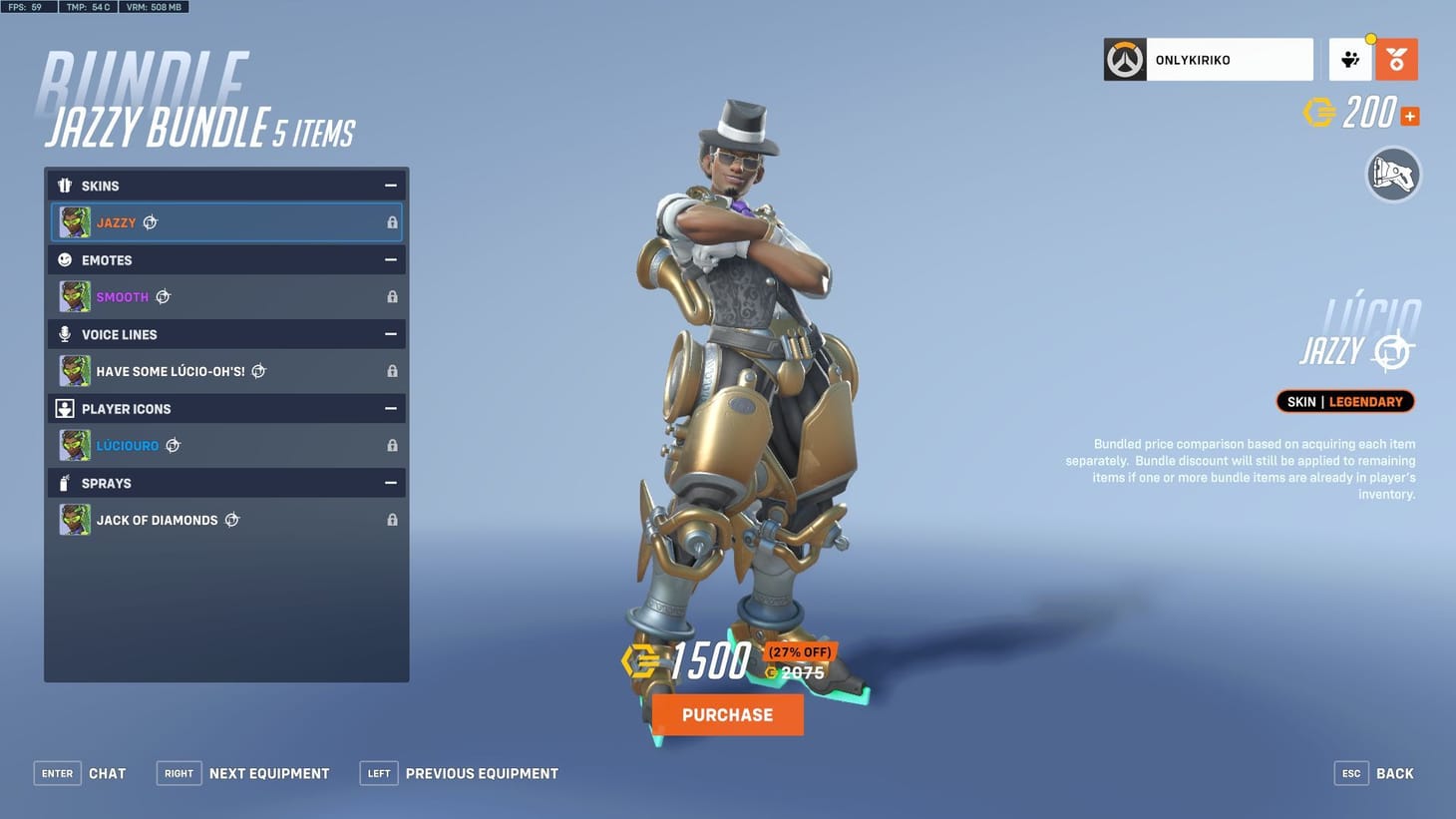Click the Skins gift icon
This screenshot has height=819, width=1456.
(x=66, y=186)
